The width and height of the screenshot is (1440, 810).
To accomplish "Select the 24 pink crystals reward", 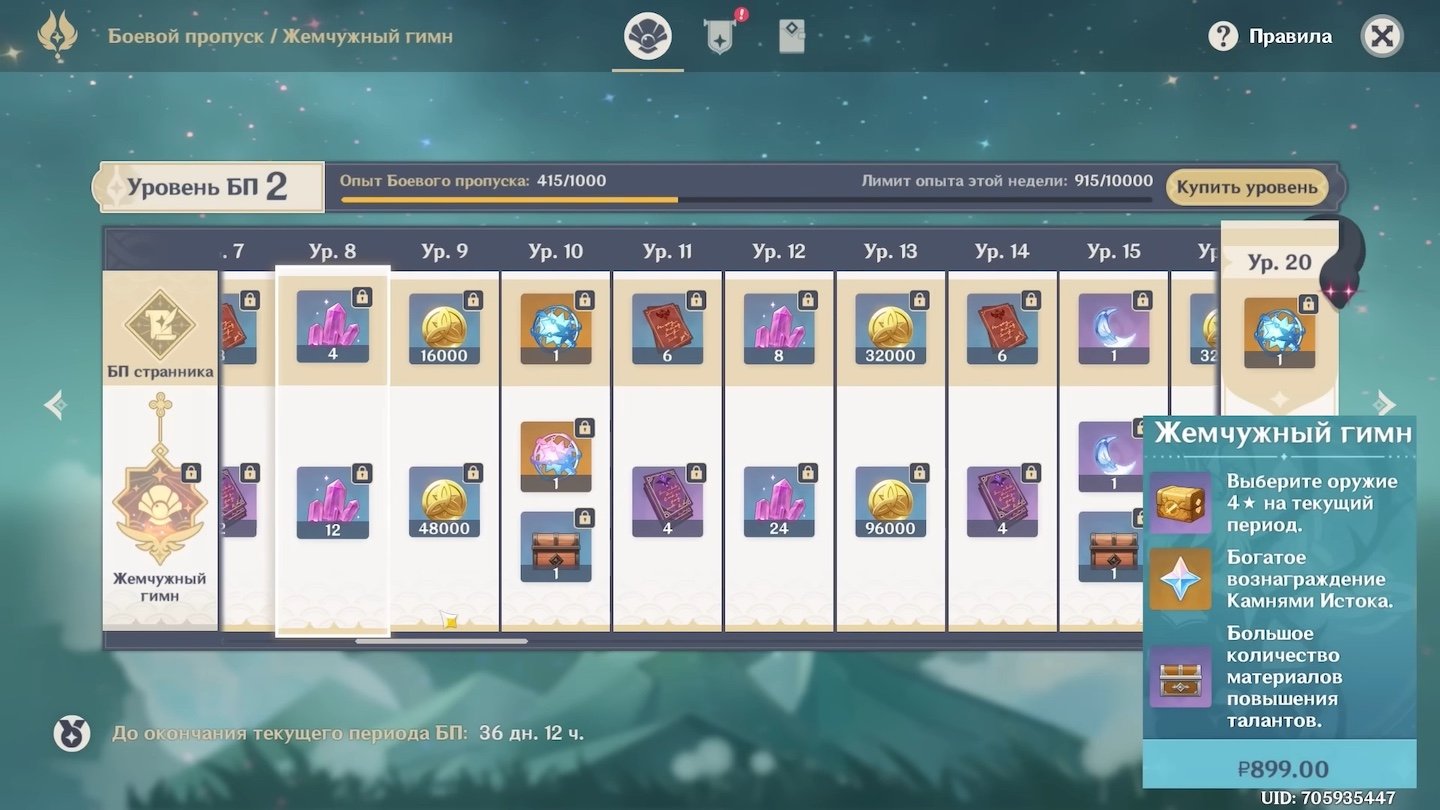I will (x=779, y=502).
